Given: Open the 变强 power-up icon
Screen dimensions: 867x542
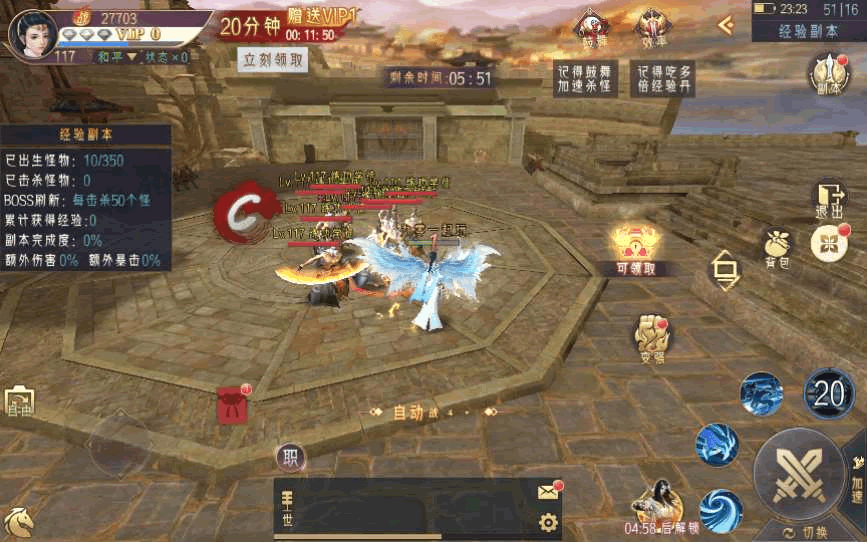Looking at the screenshot, I should point(652,338).
